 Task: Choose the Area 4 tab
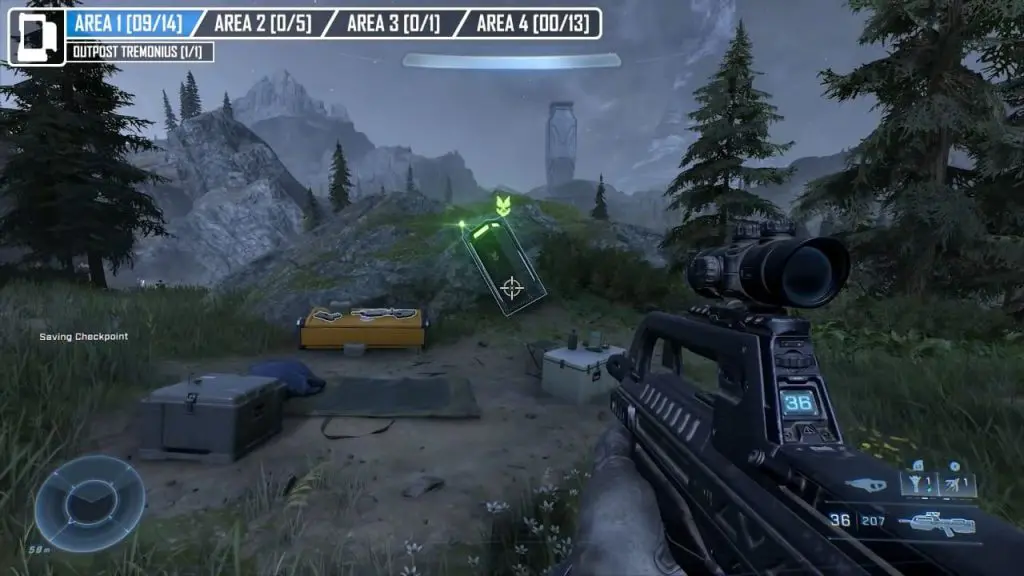point(529,23)
